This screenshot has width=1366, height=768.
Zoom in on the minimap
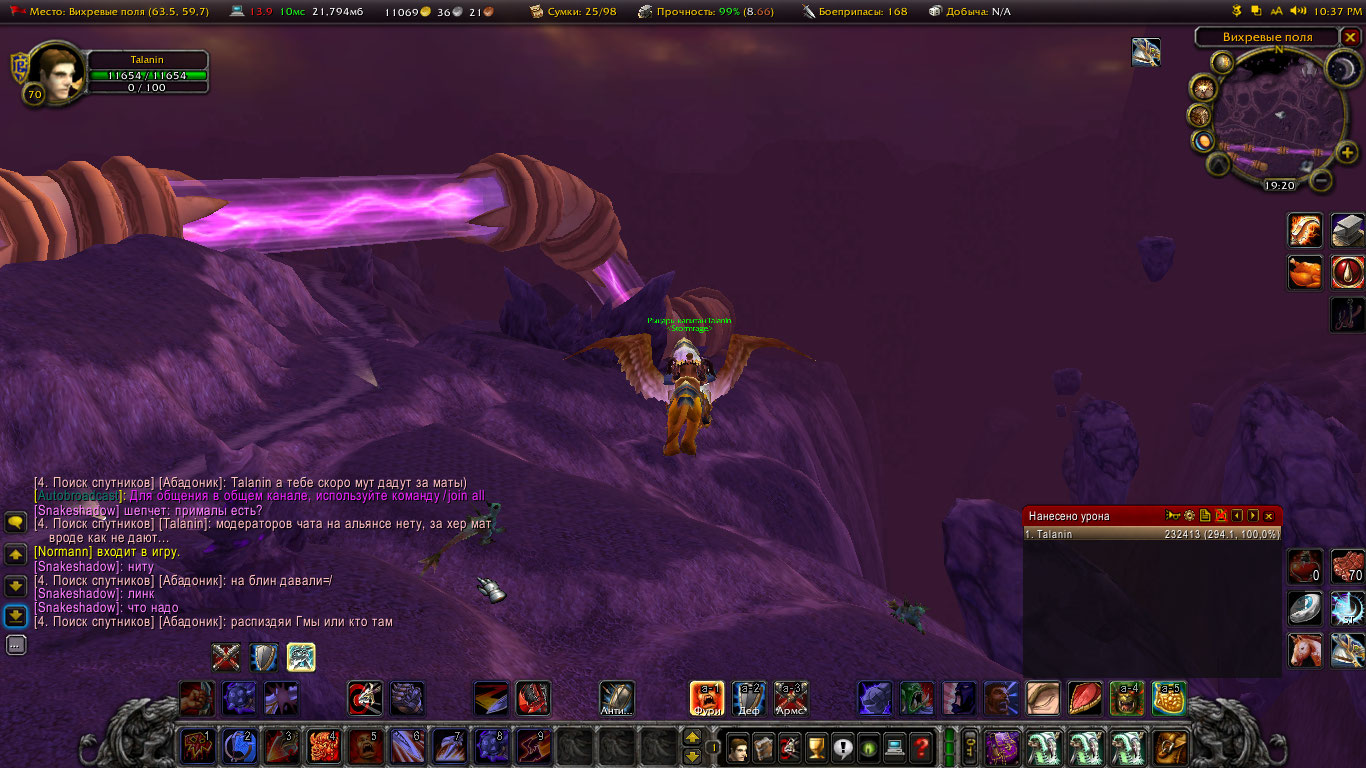click(1346, 153)
